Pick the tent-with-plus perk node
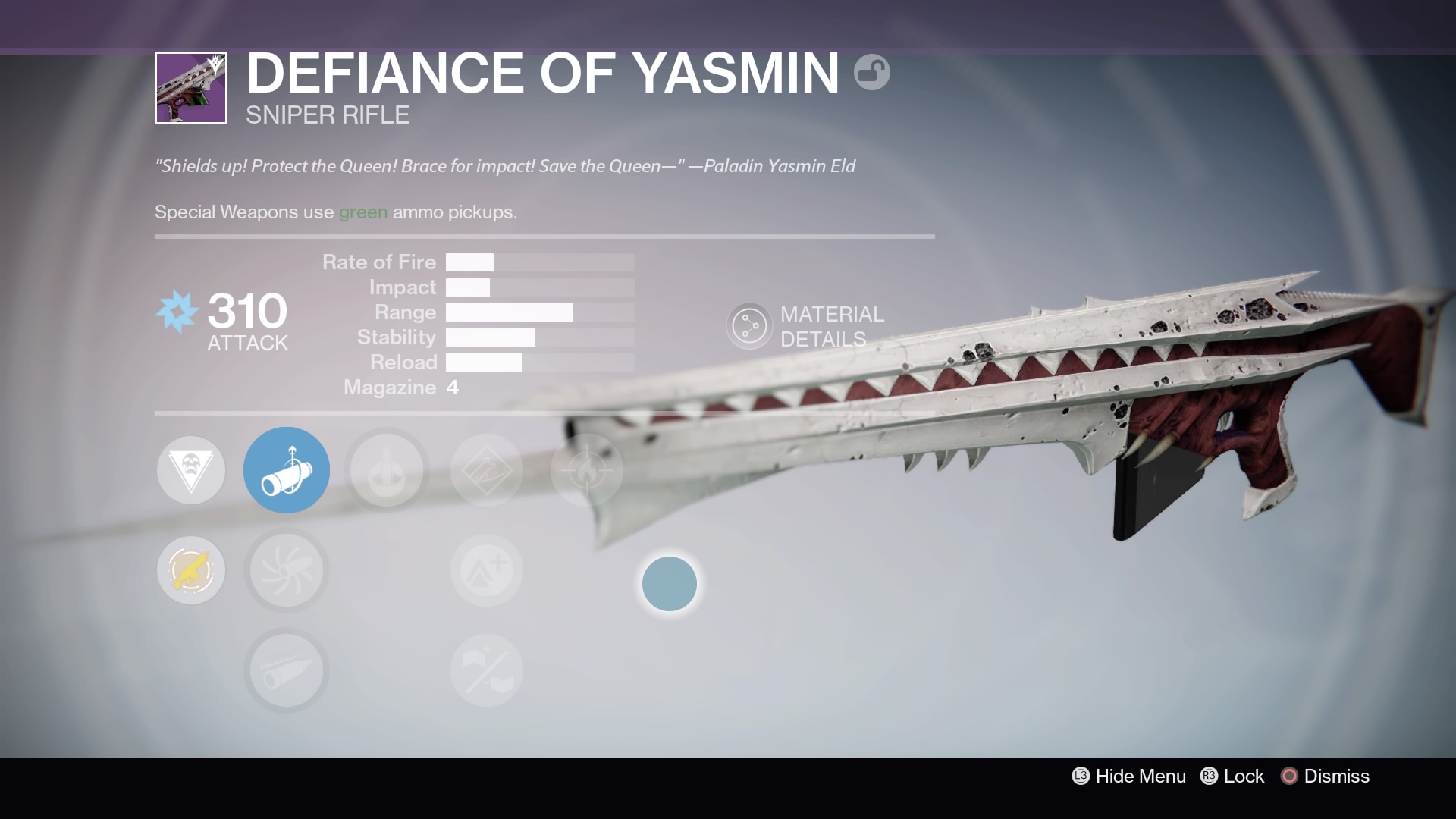 (487, 570)
